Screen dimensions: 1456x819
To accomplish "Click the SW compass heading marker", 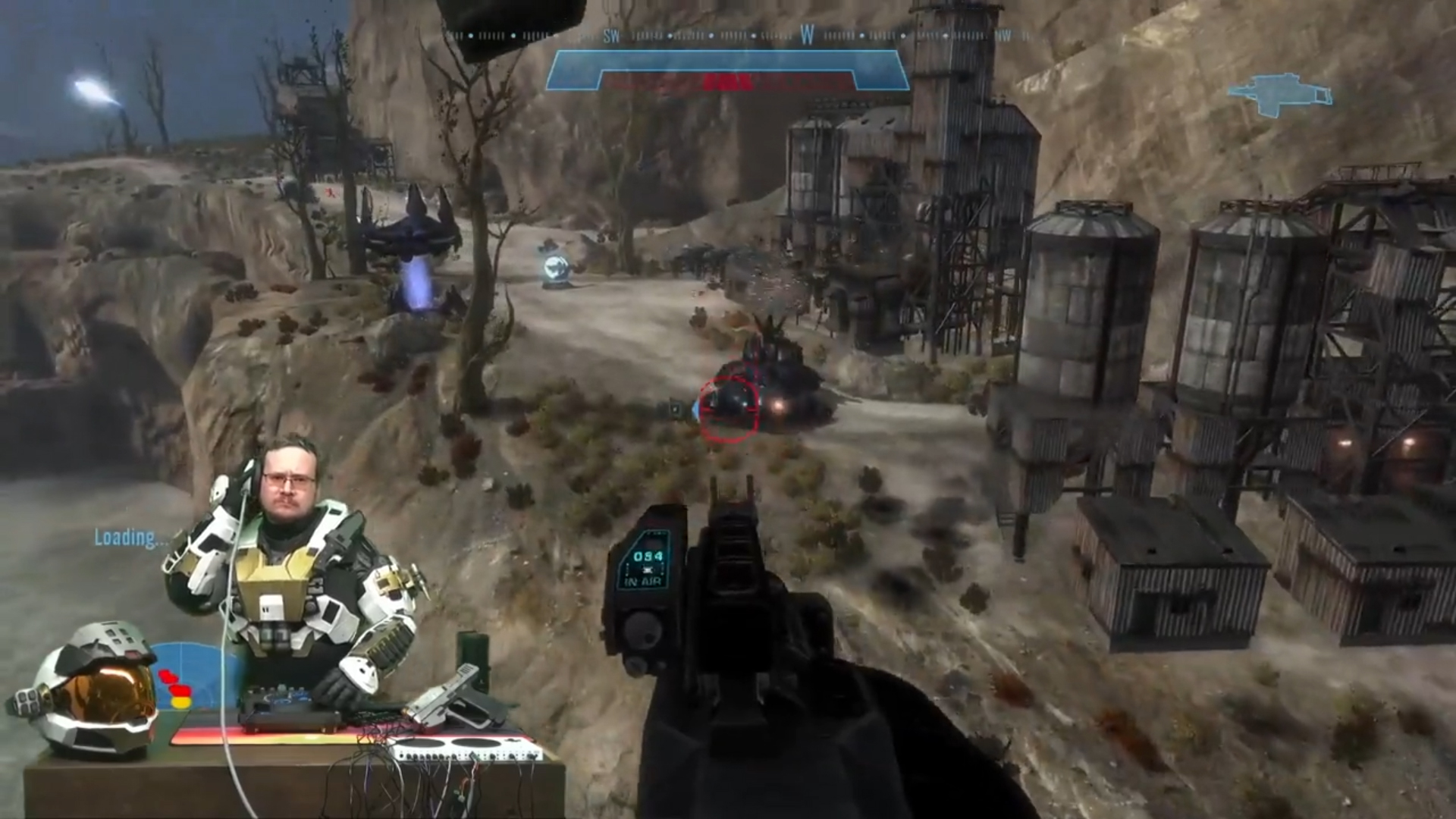I will coord(610,34).
